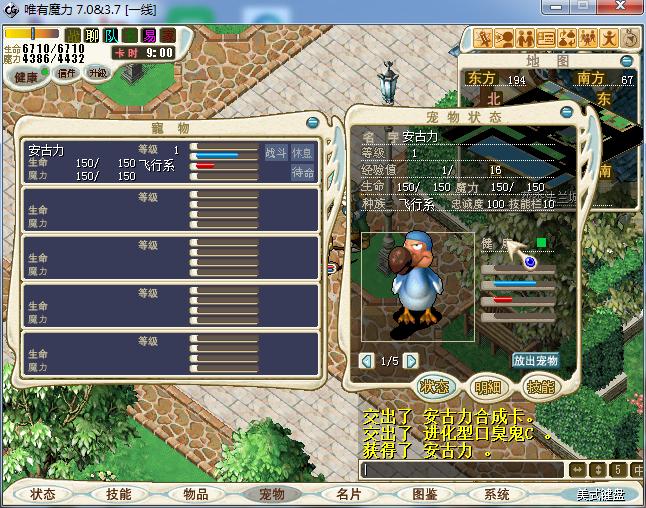Screen dimensions: 646x508
Task: Set pet 安古力 to 待命 standby mode
Action: [x=303, y=173]
